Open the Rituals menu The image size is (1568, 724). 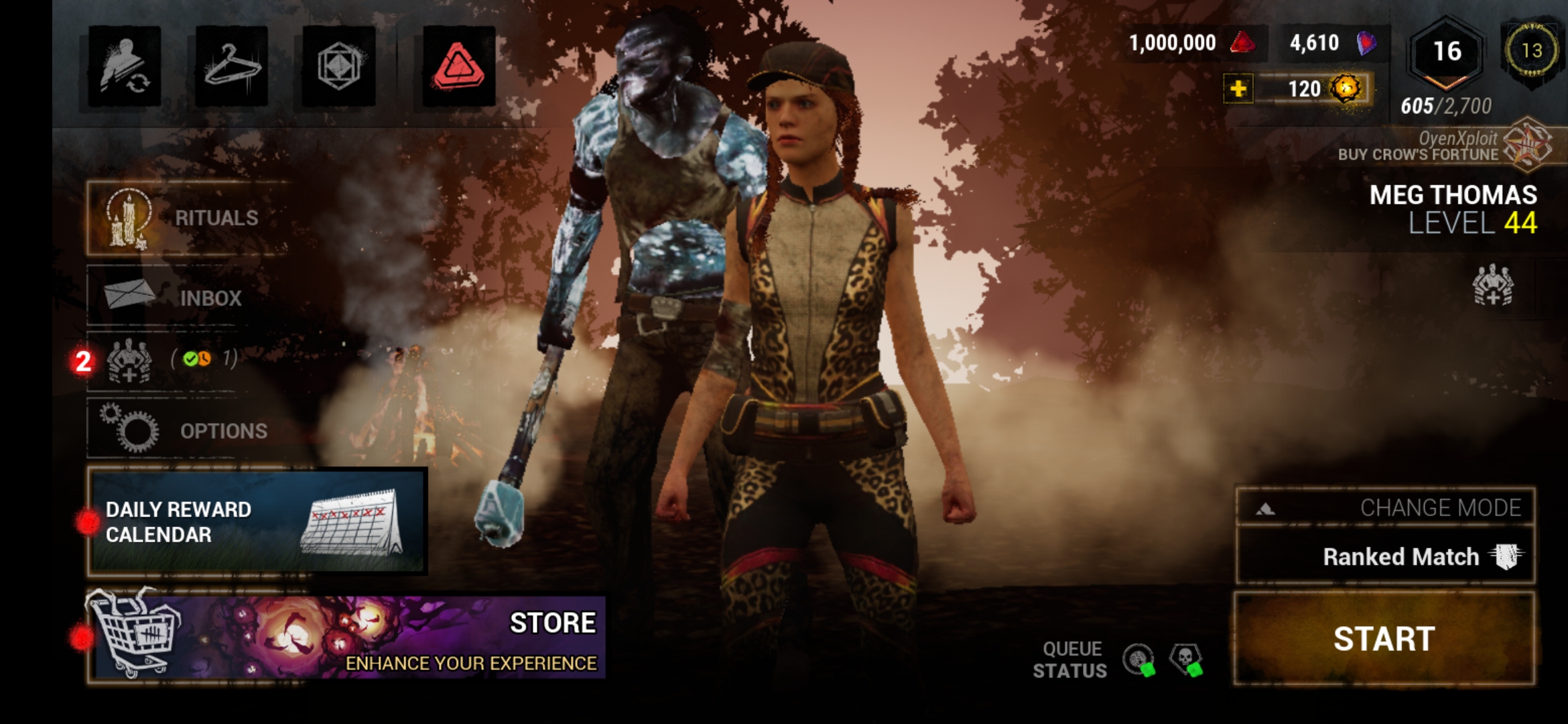pyautogui.click(x=188, y=218)
